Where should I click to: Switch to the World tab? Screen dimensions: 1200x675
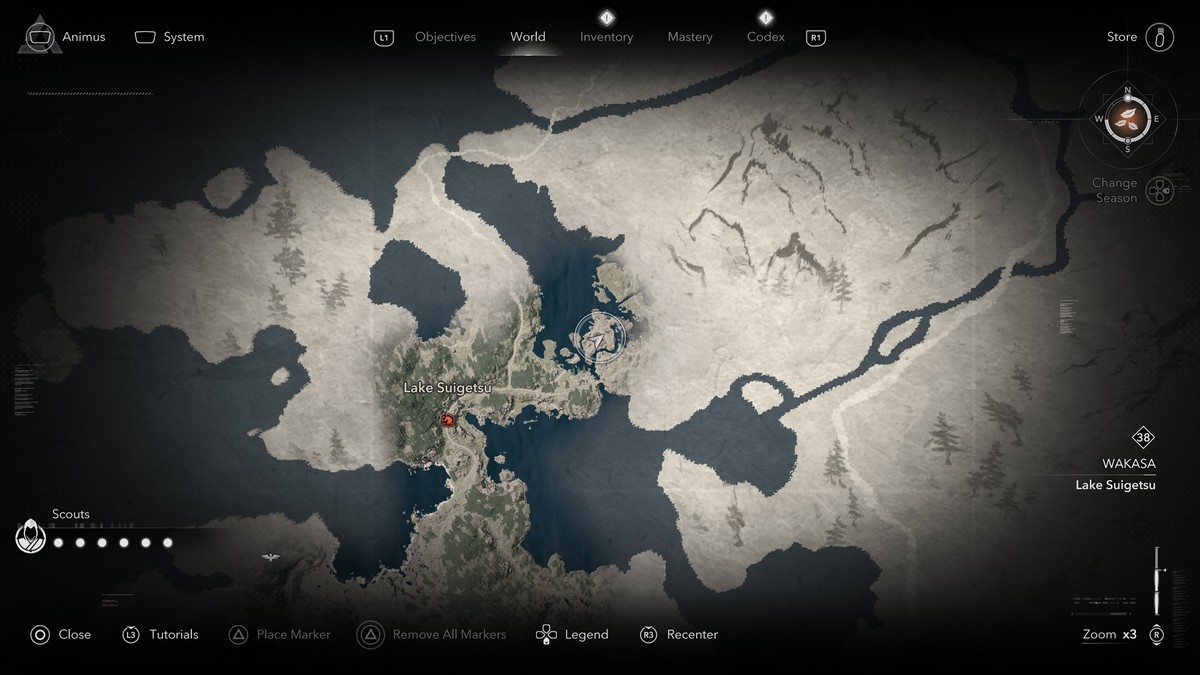click(x=527, y=37)
